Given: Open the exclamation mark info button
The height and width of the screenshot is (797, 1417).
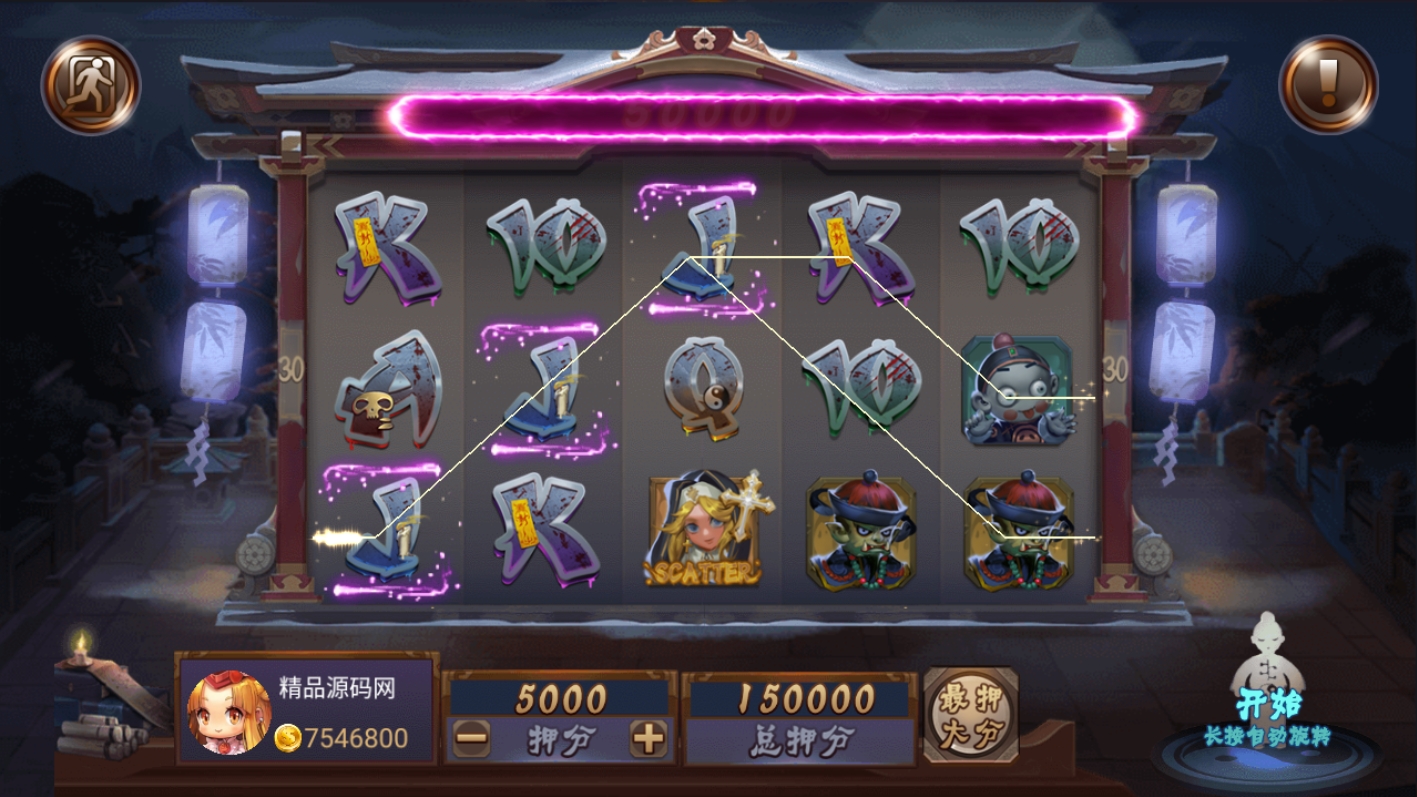Looking at the screenshot, I should click(1328, 84).
